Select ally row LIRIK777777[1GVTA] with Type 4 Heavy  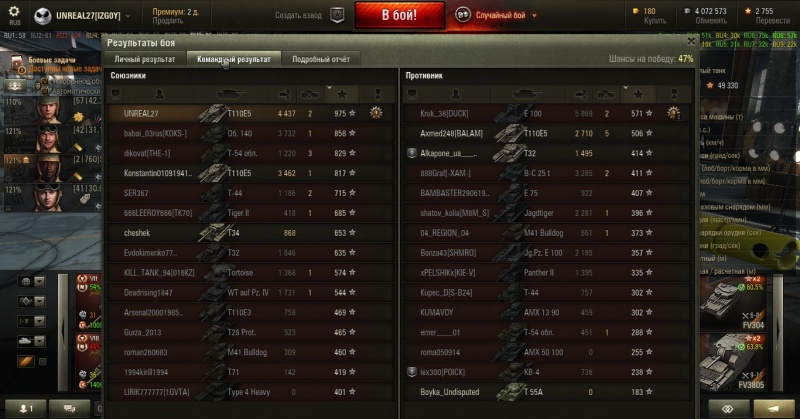pos(248,393)
